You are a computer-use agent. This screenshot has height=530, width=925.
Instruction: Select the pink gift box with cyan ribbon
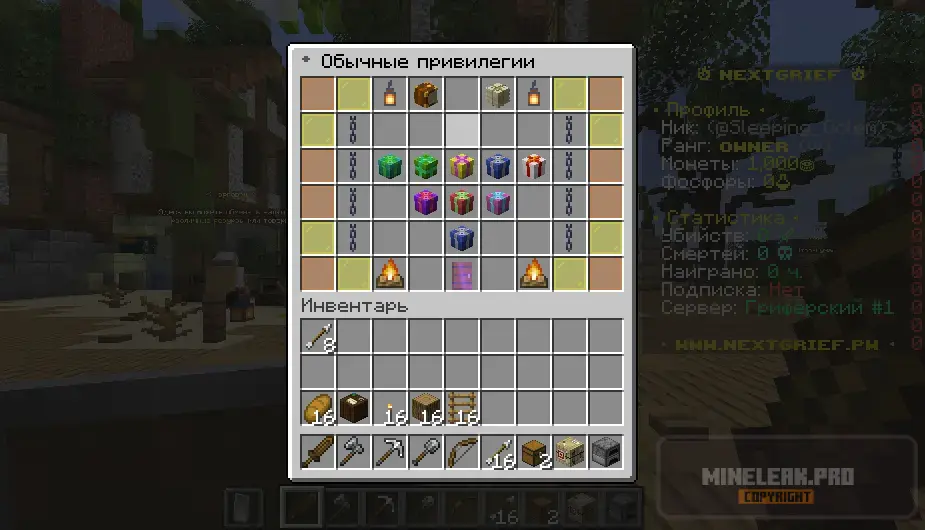(x=498, y=201)
